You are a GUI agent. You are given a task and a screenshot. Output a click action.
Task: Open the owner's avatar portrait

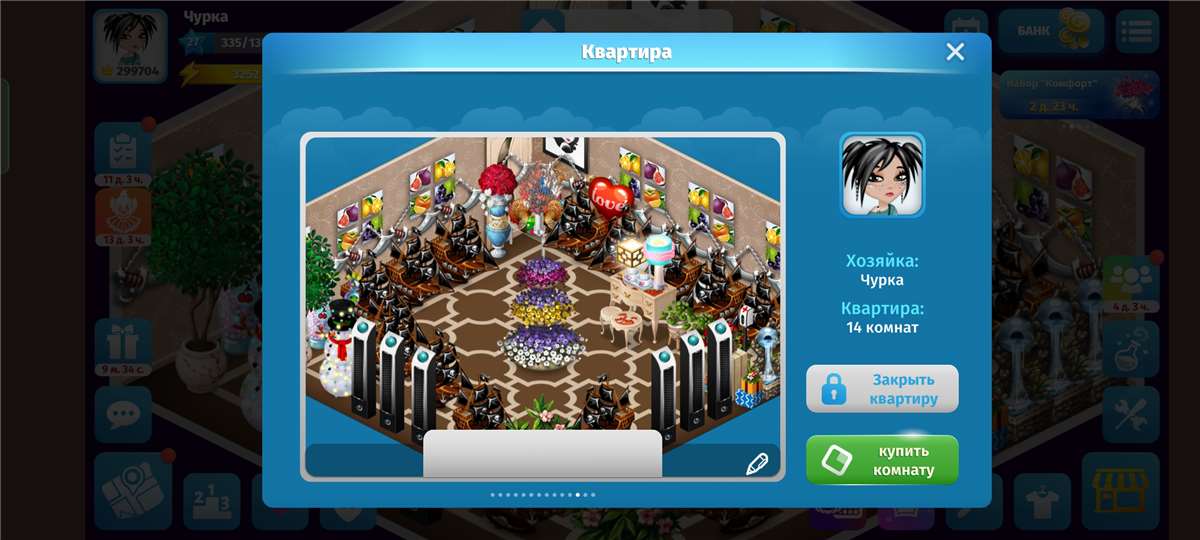point(882,175)
